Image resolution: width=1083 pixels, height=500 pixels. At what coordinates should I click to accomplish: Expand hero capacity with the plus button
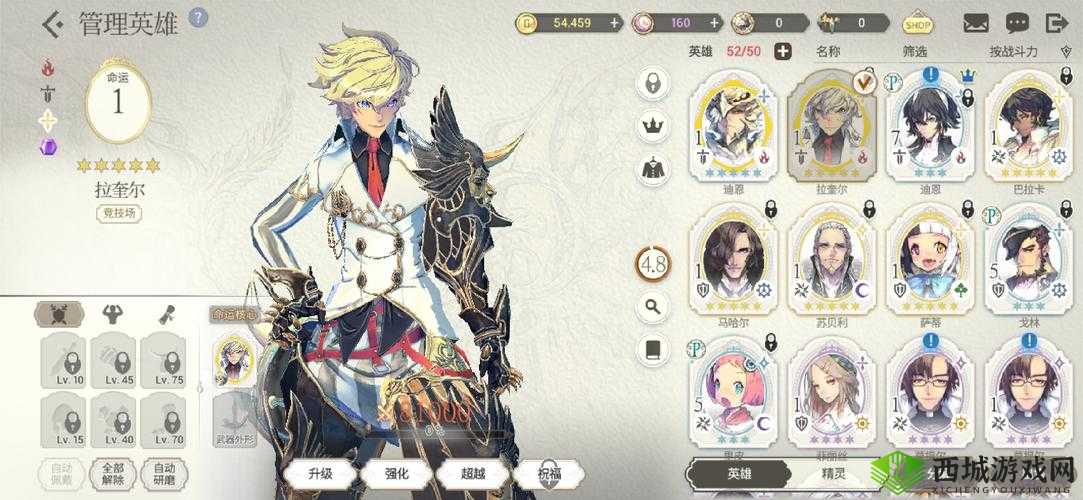pos(782,51)
